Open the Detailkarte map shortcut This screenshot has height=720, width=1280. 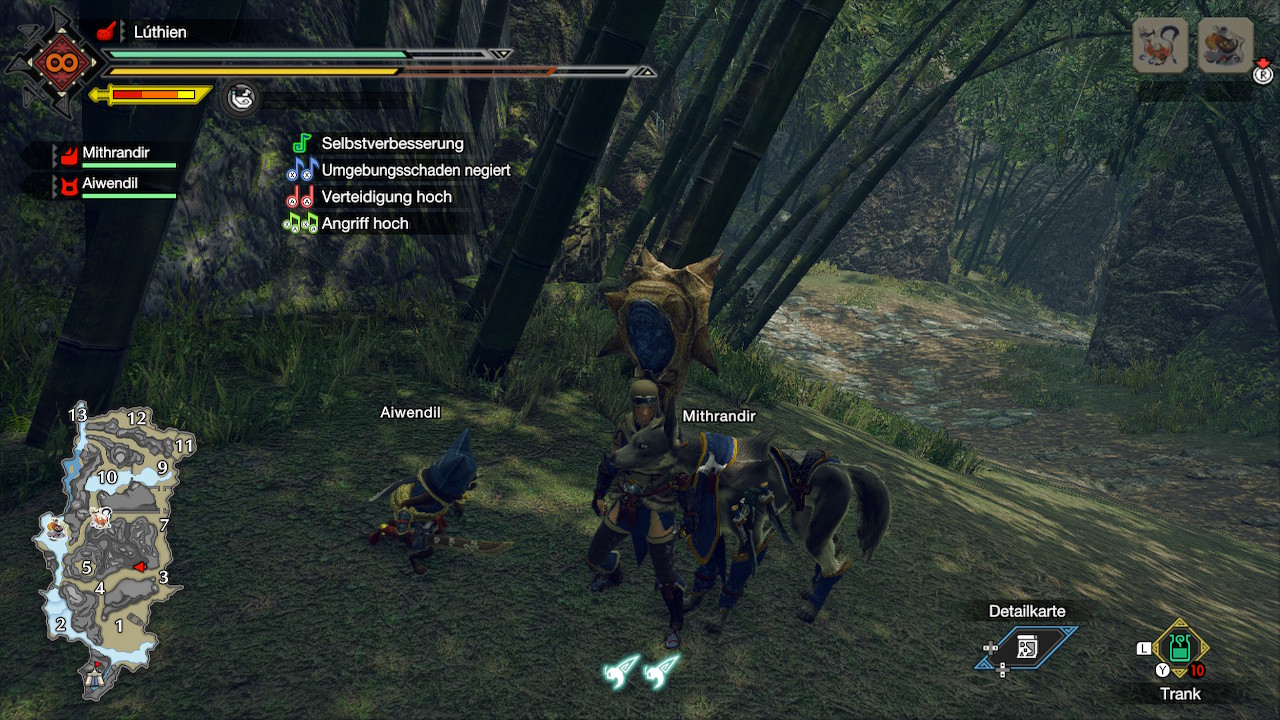pyautogui.click(x=1026, y=647)
